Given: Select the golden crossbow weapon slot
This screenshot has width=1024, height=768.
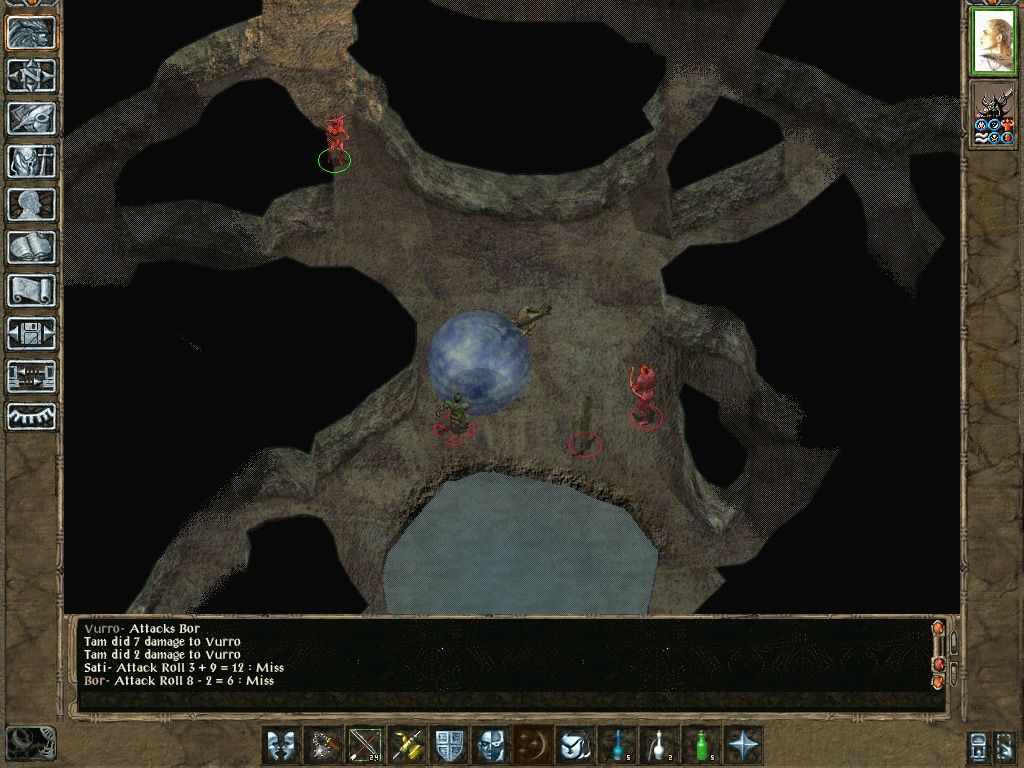Looking at the screenshot, I should tap(409, 745).
